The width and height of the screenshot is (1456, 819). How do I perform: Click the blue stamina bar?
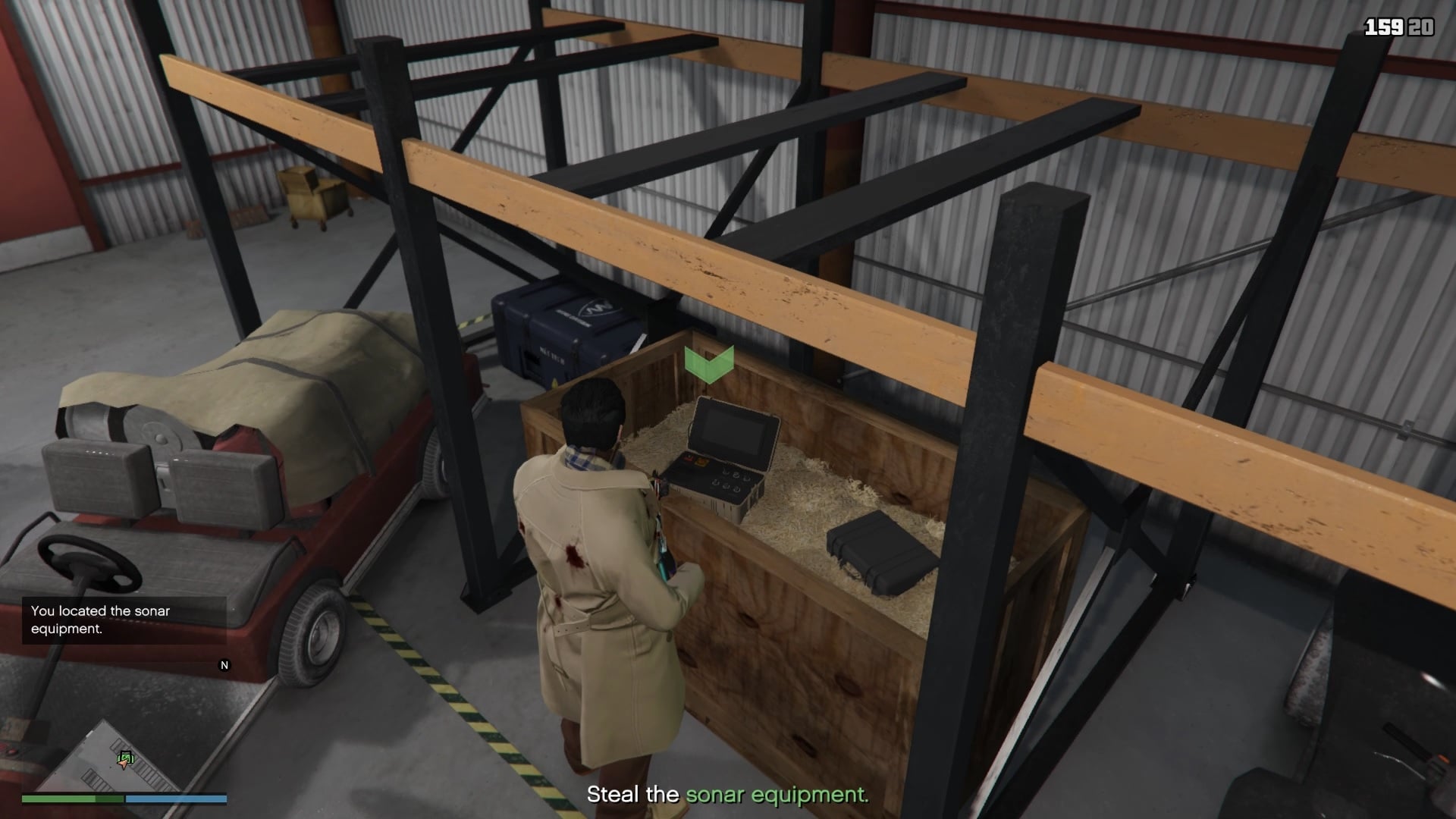pyautogui.click(x=176, y=799)
